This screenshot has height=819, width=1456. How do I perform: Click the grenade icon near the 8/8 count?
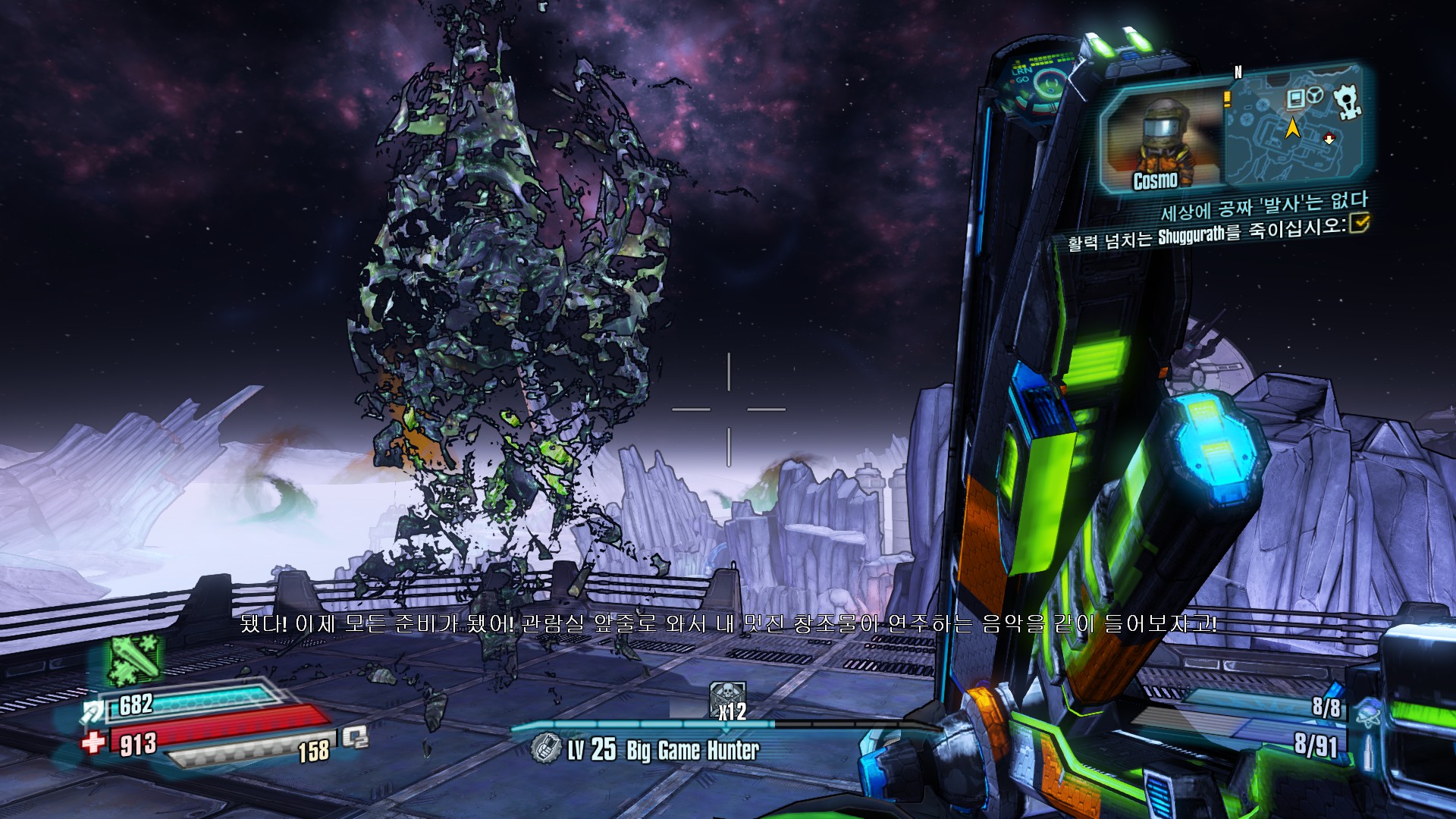(x=1370, y=712)
